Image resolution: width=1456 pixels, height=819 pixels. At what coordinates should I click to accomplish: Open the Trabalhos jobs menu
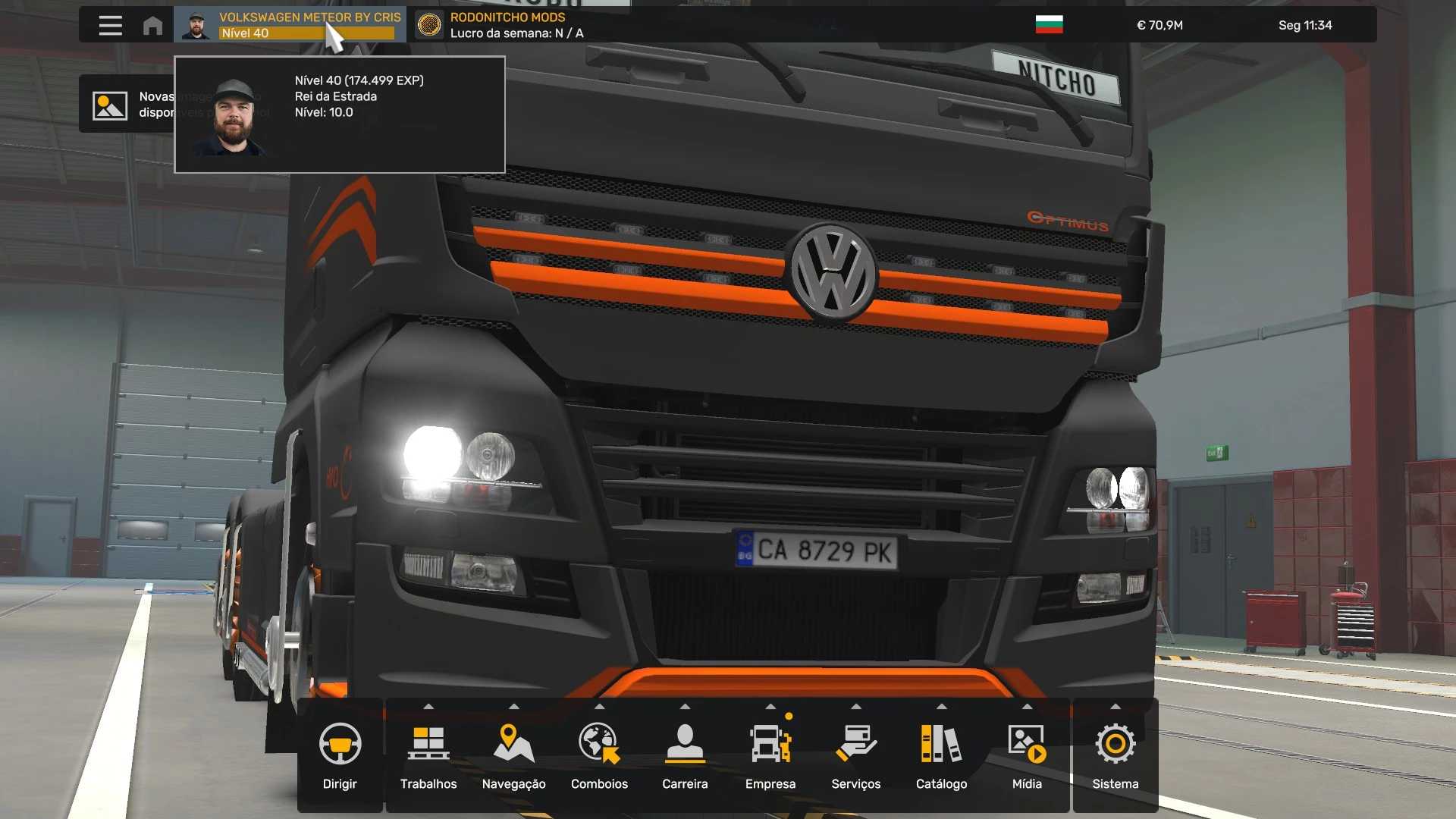pyautogui.click(x=428, y=755)
